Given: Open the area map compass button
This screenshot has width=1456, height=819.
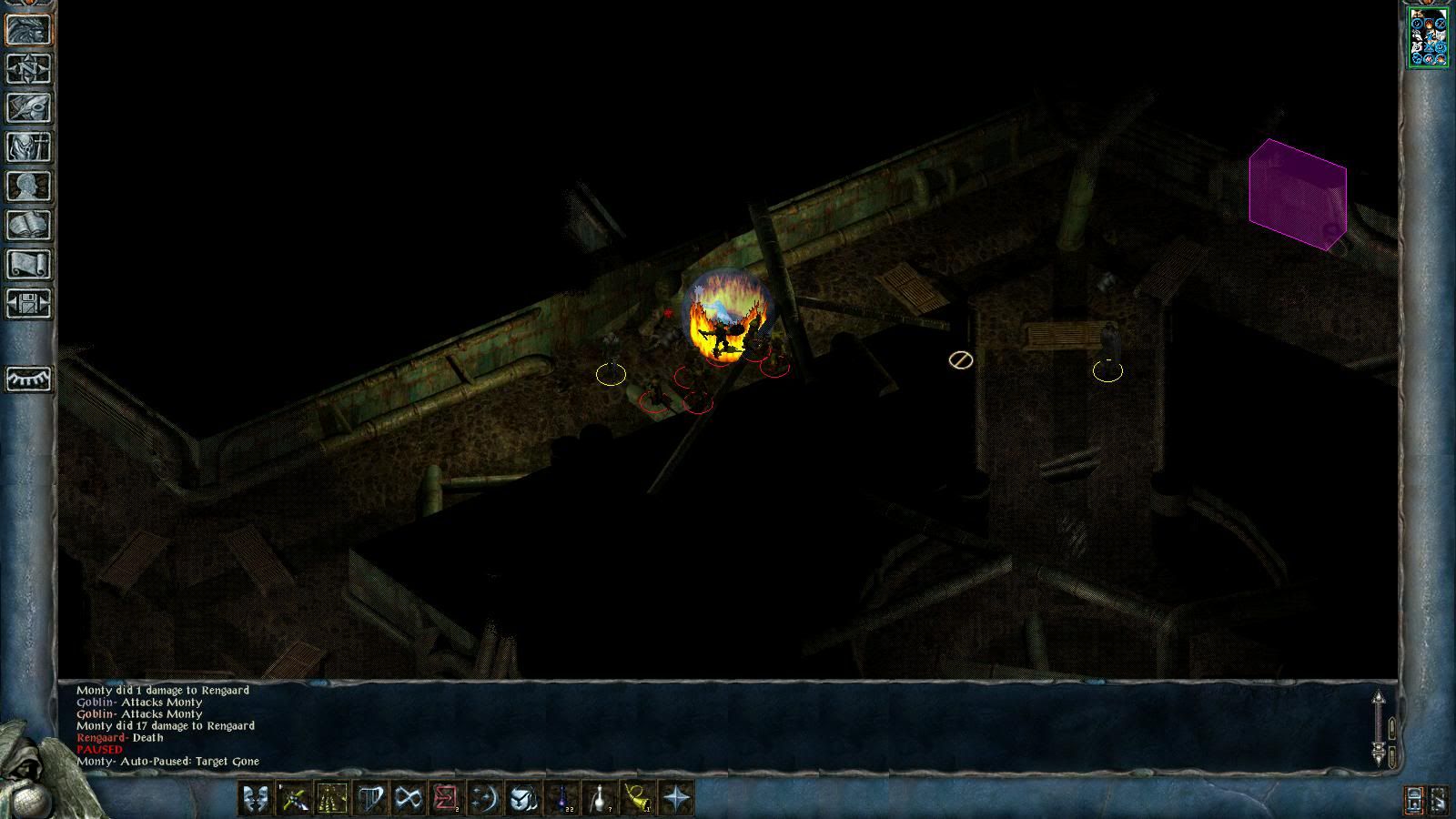Looking at the screenshot, I should tap(29, 68).
